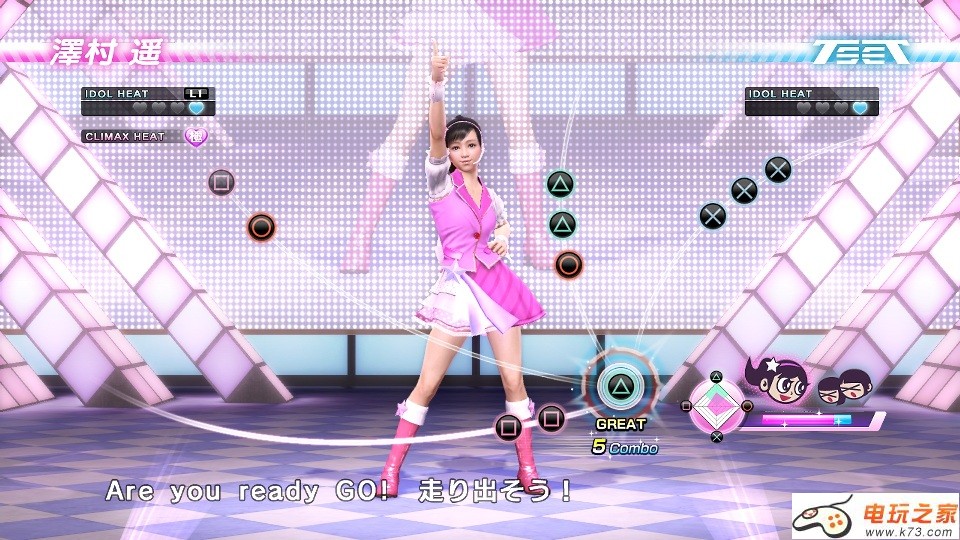Click the diamond button-layout indicator
Image resolution: width=960 pixels, height=540 pixels.
coord(716,406)
